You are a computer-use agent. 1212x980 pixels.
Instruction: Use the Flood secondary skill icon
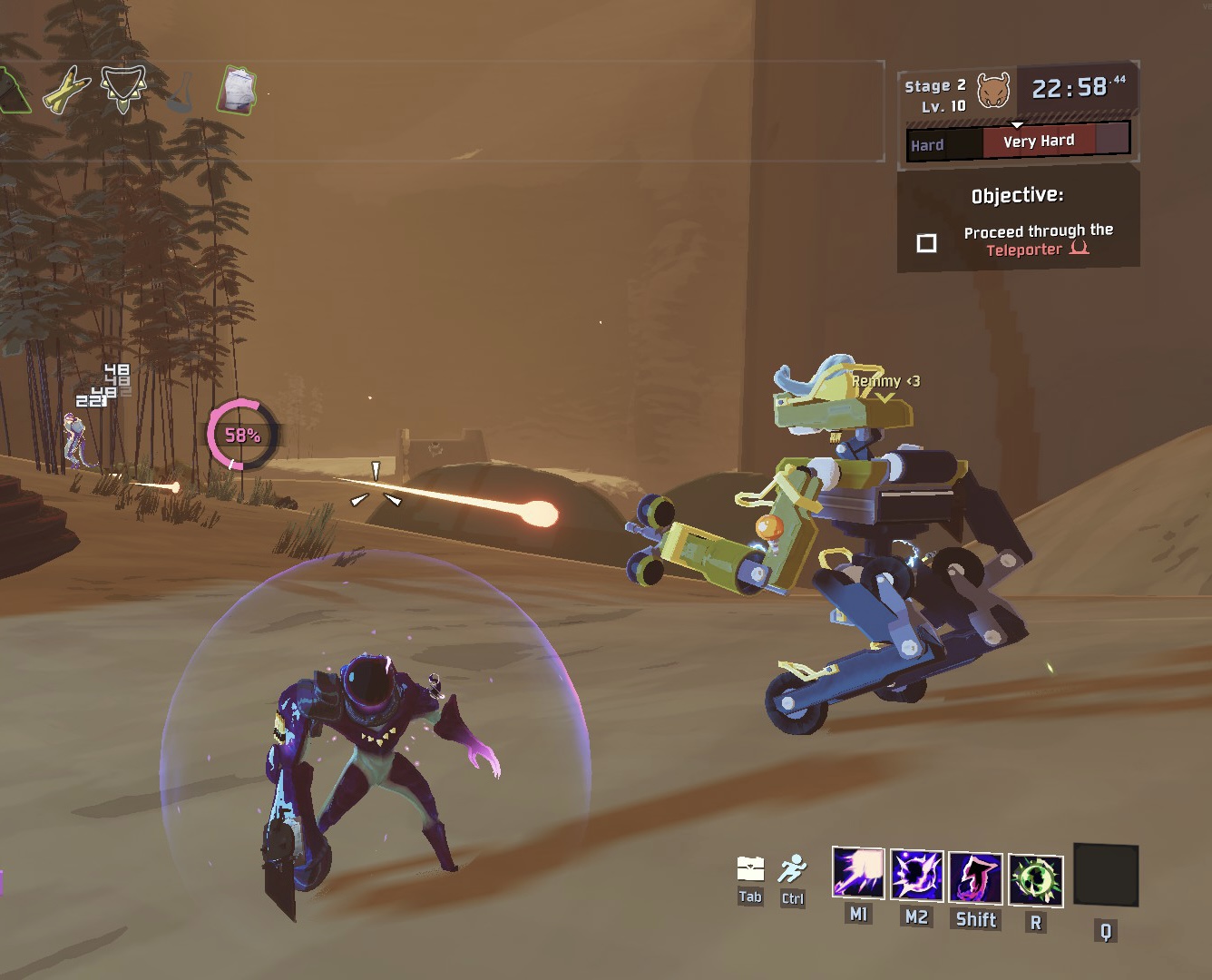(x=916, y=877)
